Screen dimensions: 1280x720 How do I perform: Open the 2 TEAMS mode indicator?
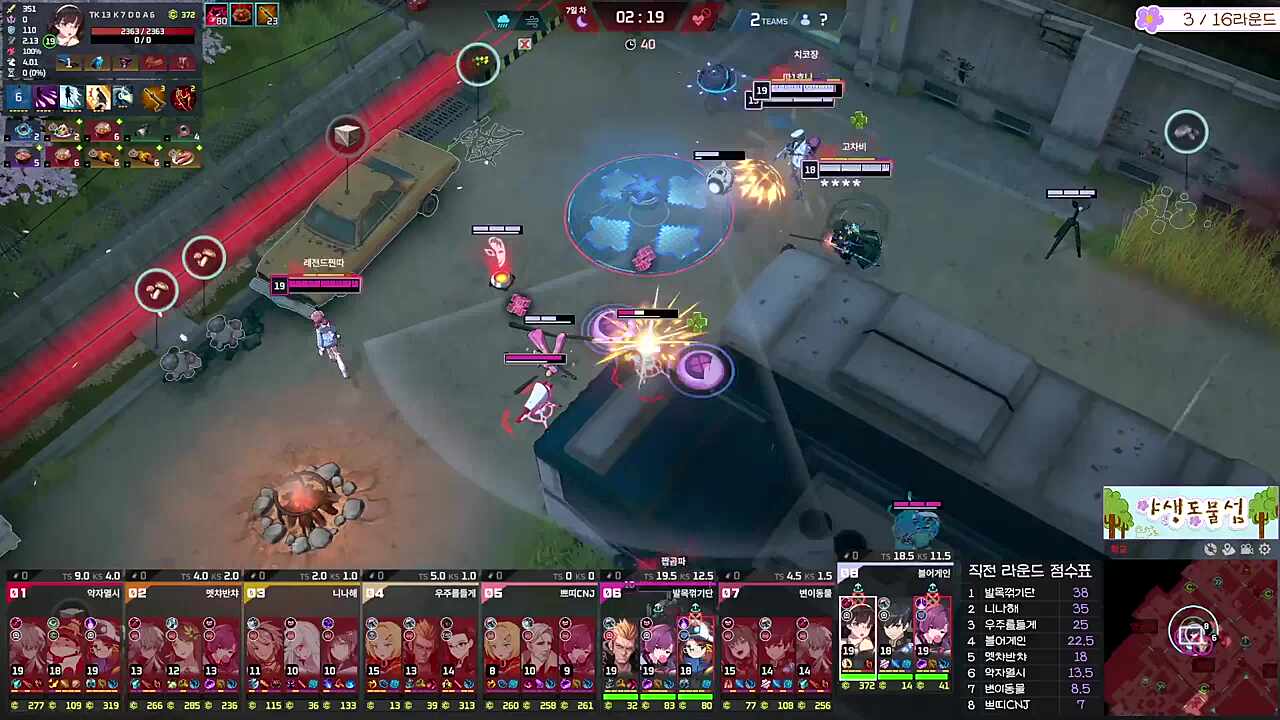(766, 19)
